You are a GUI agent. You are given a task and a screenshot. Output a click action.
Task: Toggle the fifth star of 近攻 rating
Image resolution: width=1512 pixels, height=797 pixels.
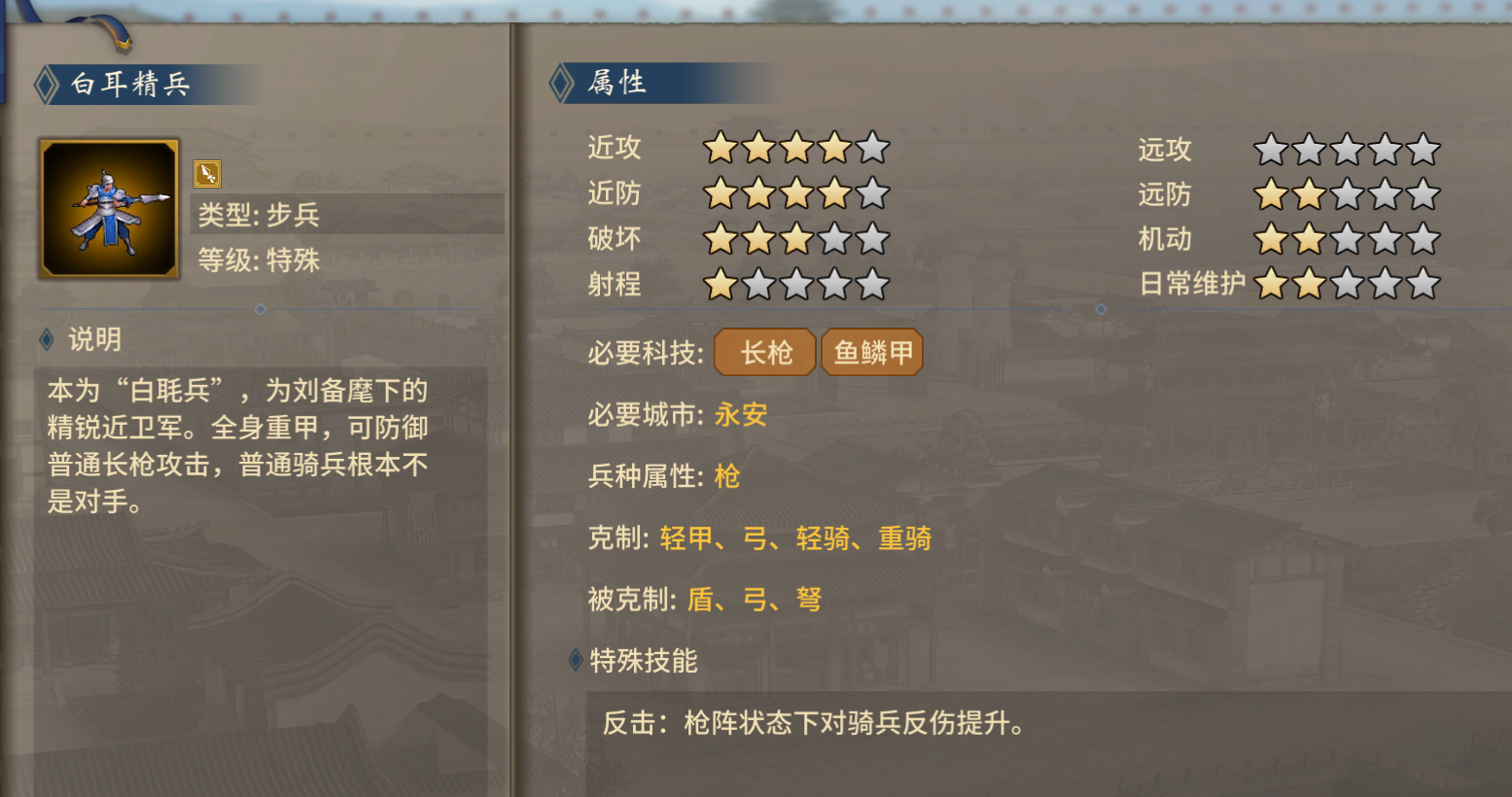pos(873,148)
